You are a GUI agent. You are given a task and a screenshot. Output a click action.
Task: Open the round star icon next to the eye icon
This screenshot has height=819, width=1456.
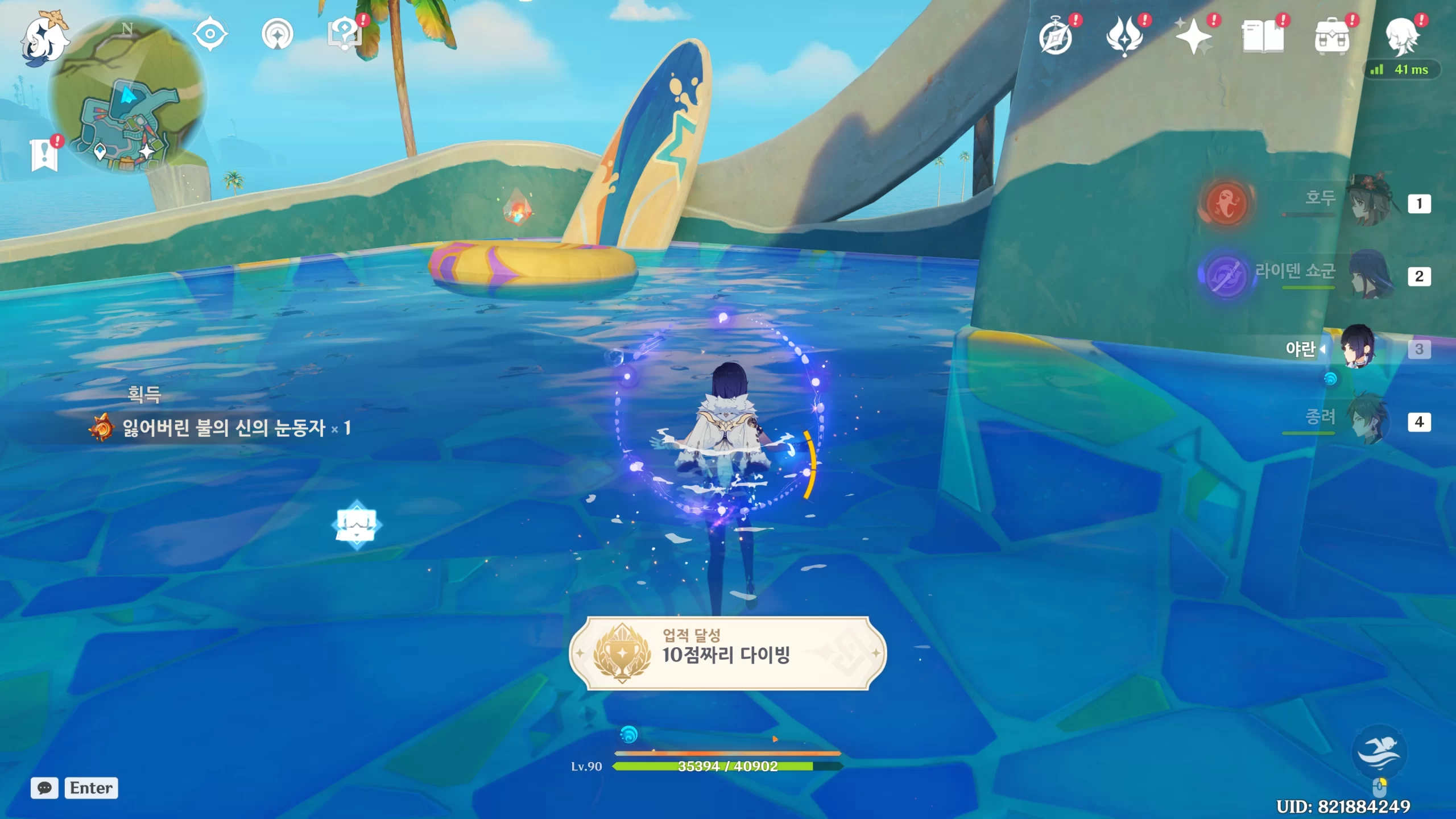pos(277,35)
